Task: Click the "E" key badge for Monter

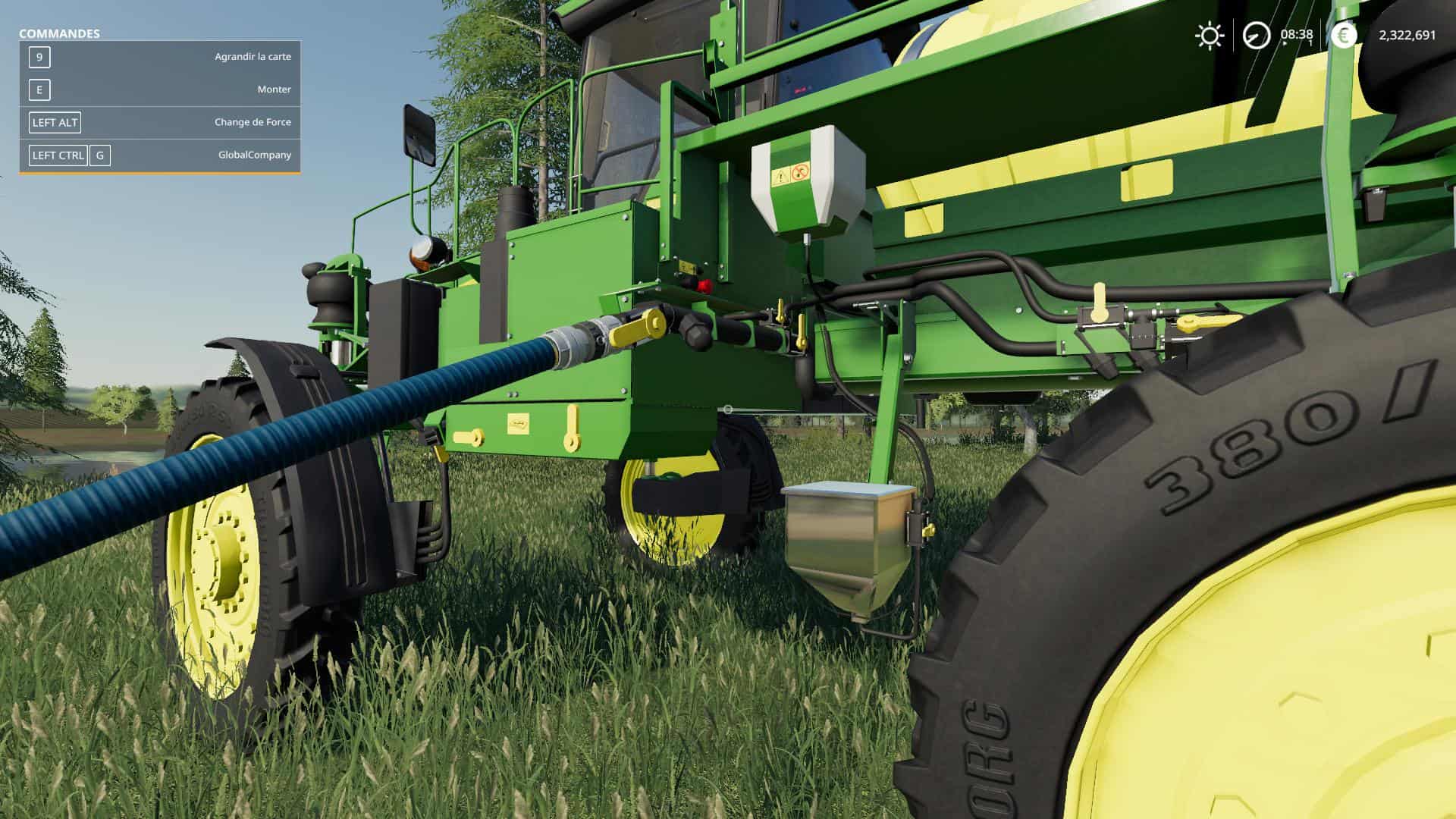Action: tap(38, 89)
